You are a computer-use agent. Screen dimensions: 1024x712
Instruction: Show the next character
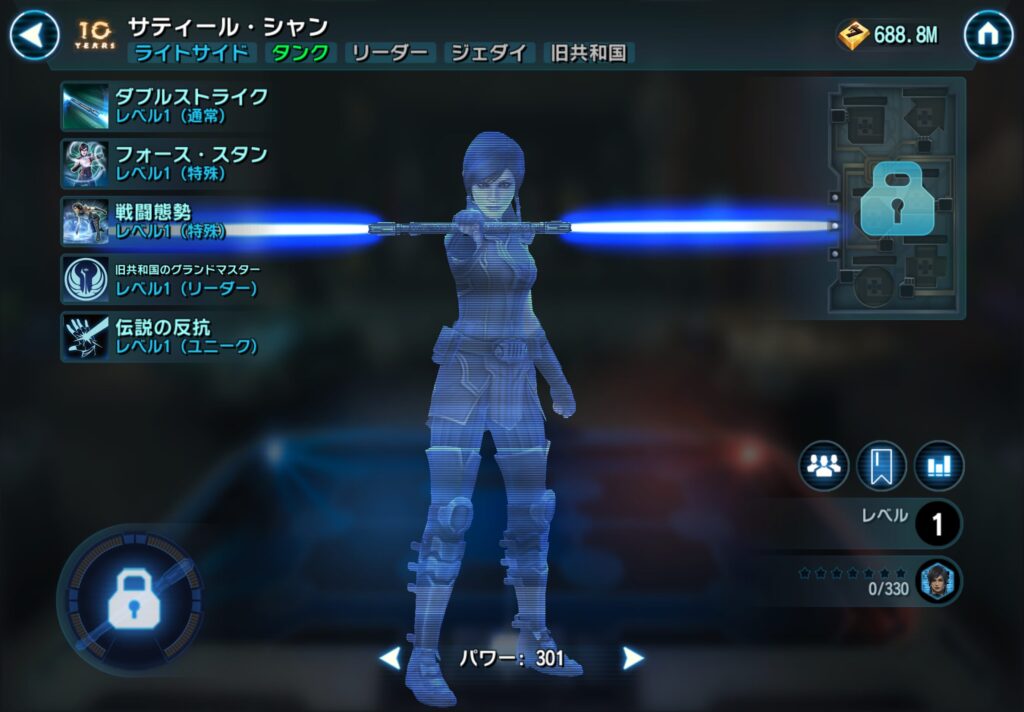point(632,658)
